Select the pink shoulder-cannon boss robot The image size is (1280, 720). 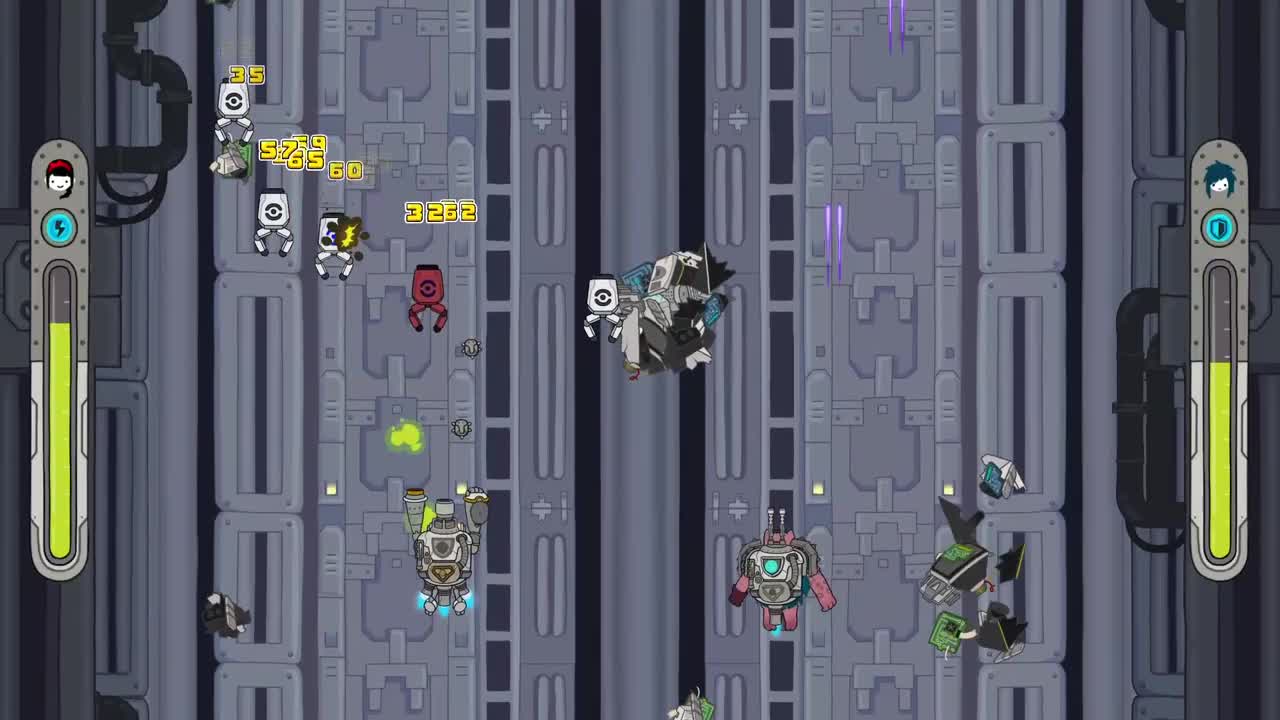coord(778,575)
